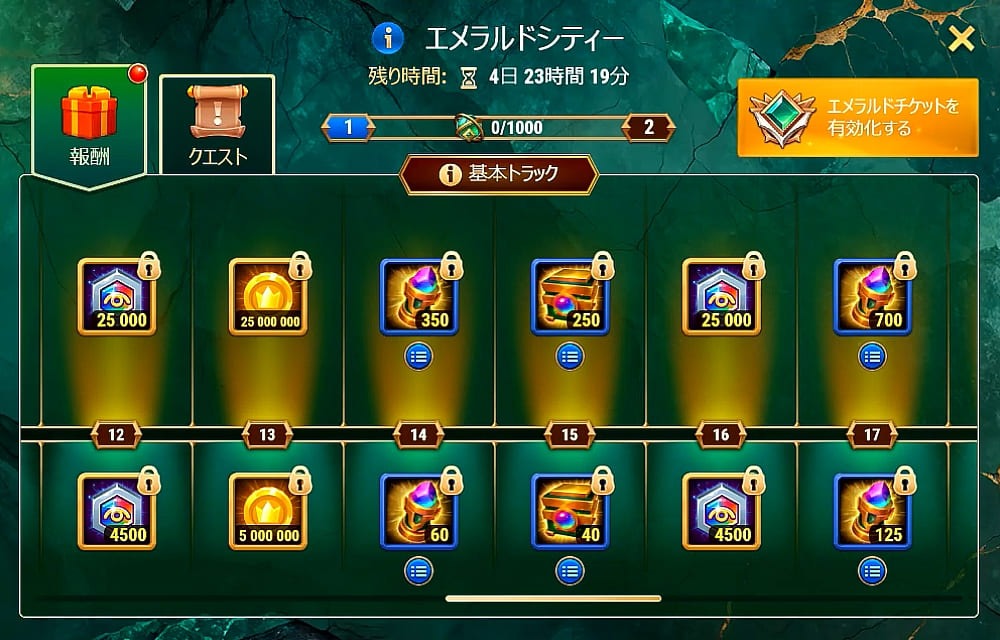The image size is (1000, 640).
Task: Open info for 基本トラック
Action: point(451,174)
